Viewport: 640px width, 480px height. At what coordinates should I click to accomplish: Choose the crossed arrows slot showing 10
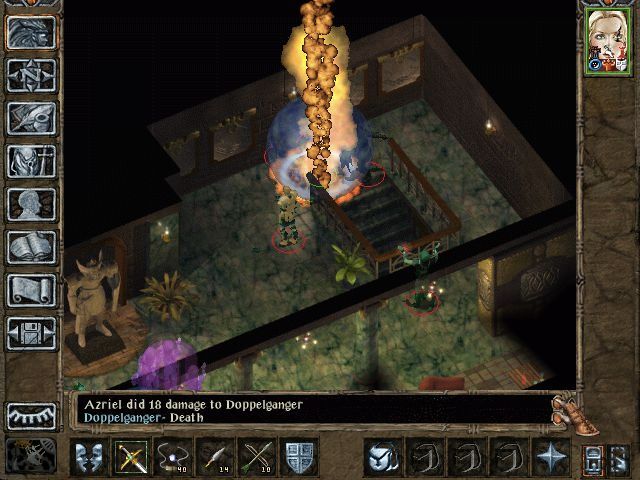tap(255, 457)
